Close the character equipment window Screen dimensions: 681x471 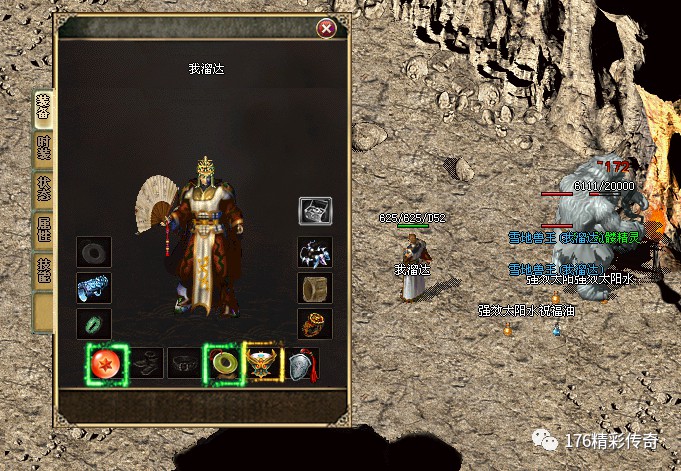coord(326,29)
